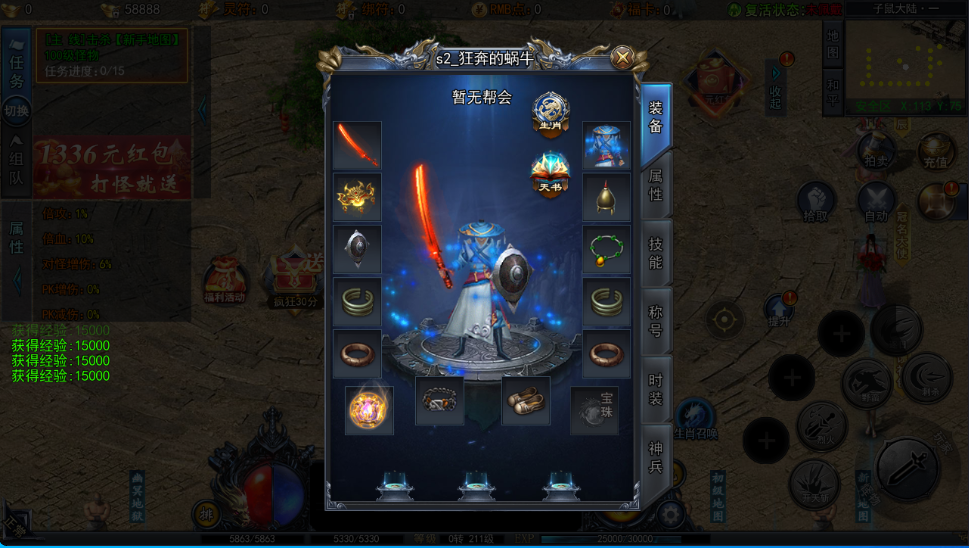
Task: Open the 天书 heavenly book icon
Action: (x=550, y=174)
